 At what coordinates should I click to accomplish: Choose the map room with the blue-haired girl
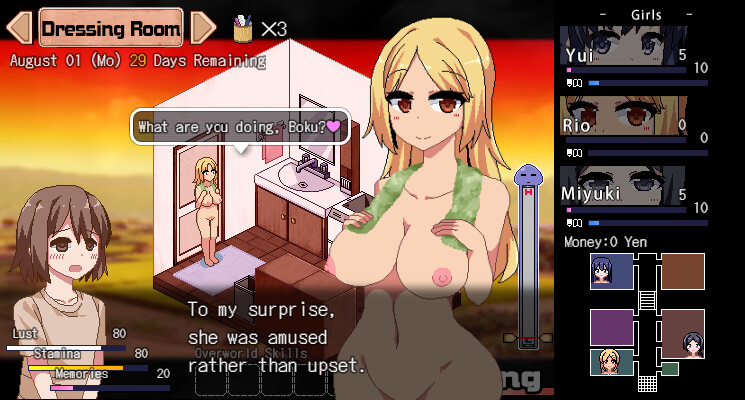click(x=611, y=271)
